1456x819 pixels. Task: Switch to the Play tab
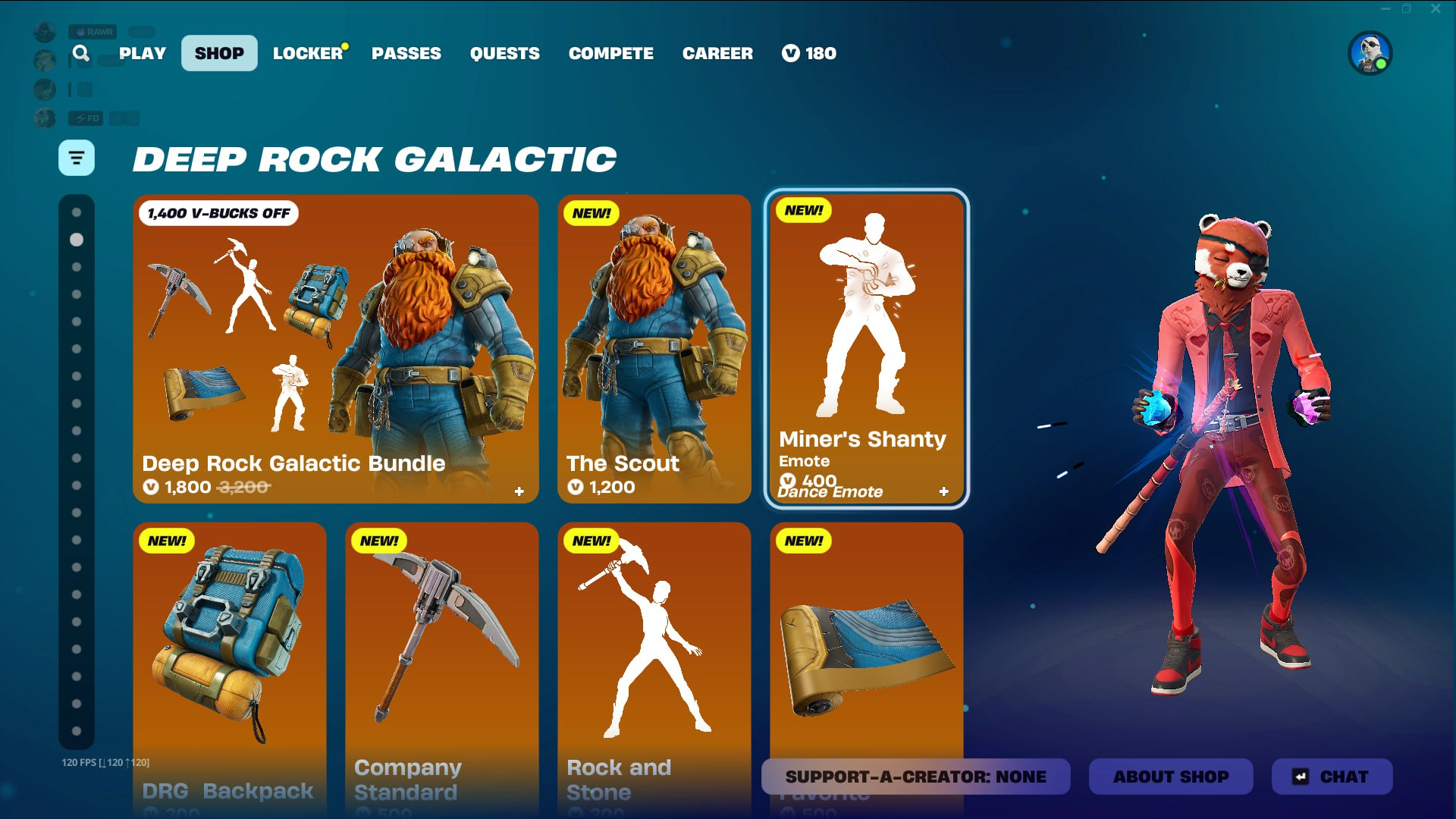tap(143, 53)
